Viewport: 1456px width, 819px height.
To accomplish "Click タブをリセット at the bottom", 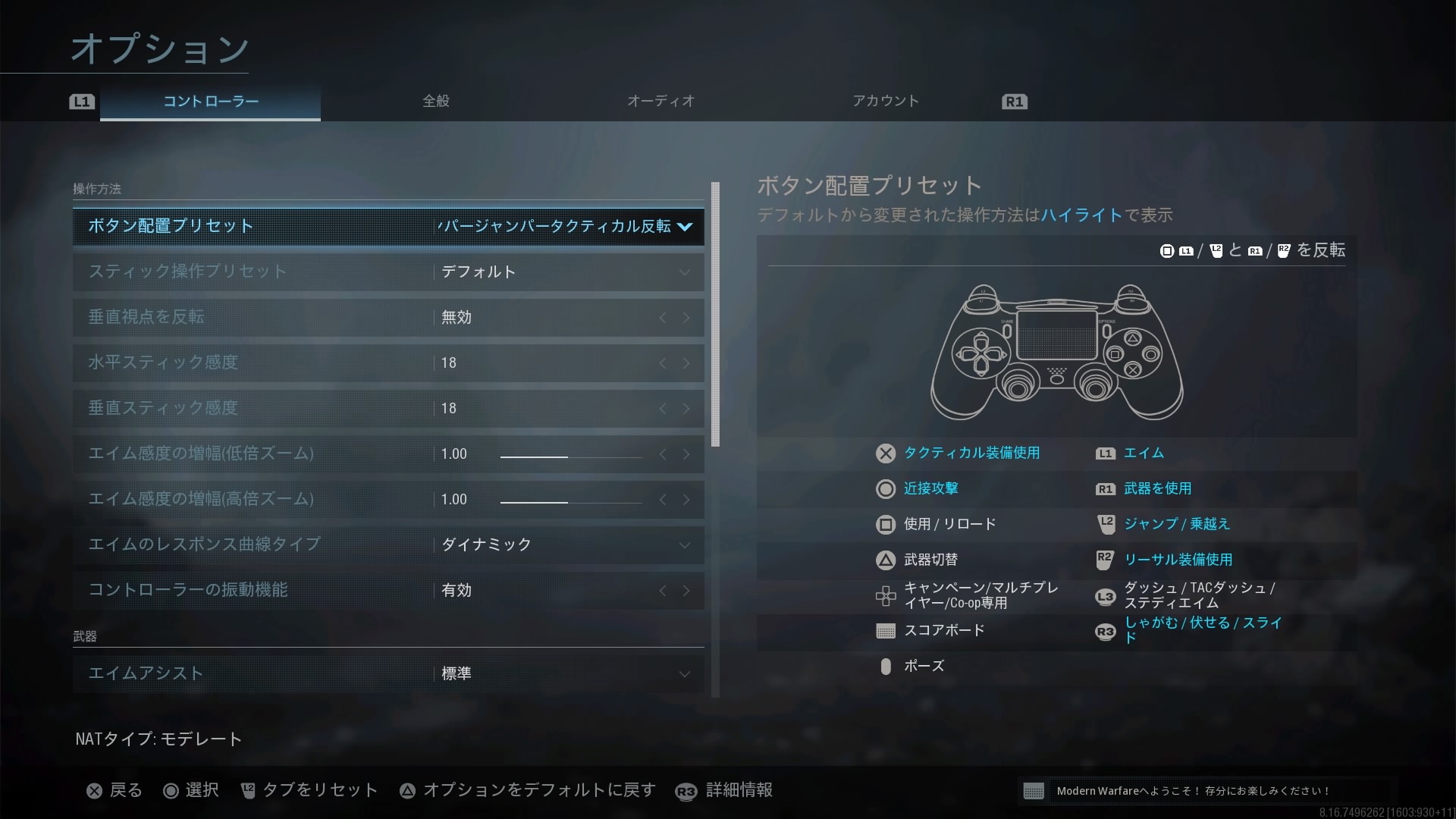I will tap(309, 791).
